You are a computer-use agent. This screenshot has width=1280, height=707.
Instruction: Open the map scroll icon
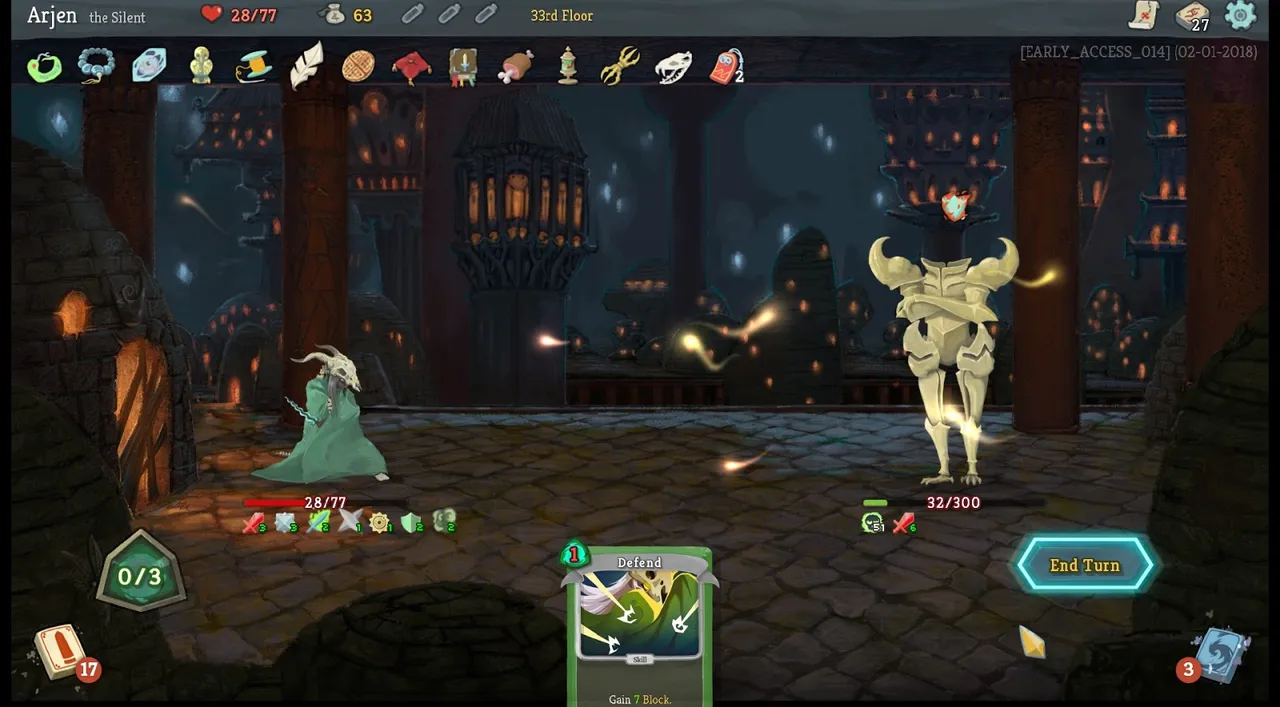1143,15
